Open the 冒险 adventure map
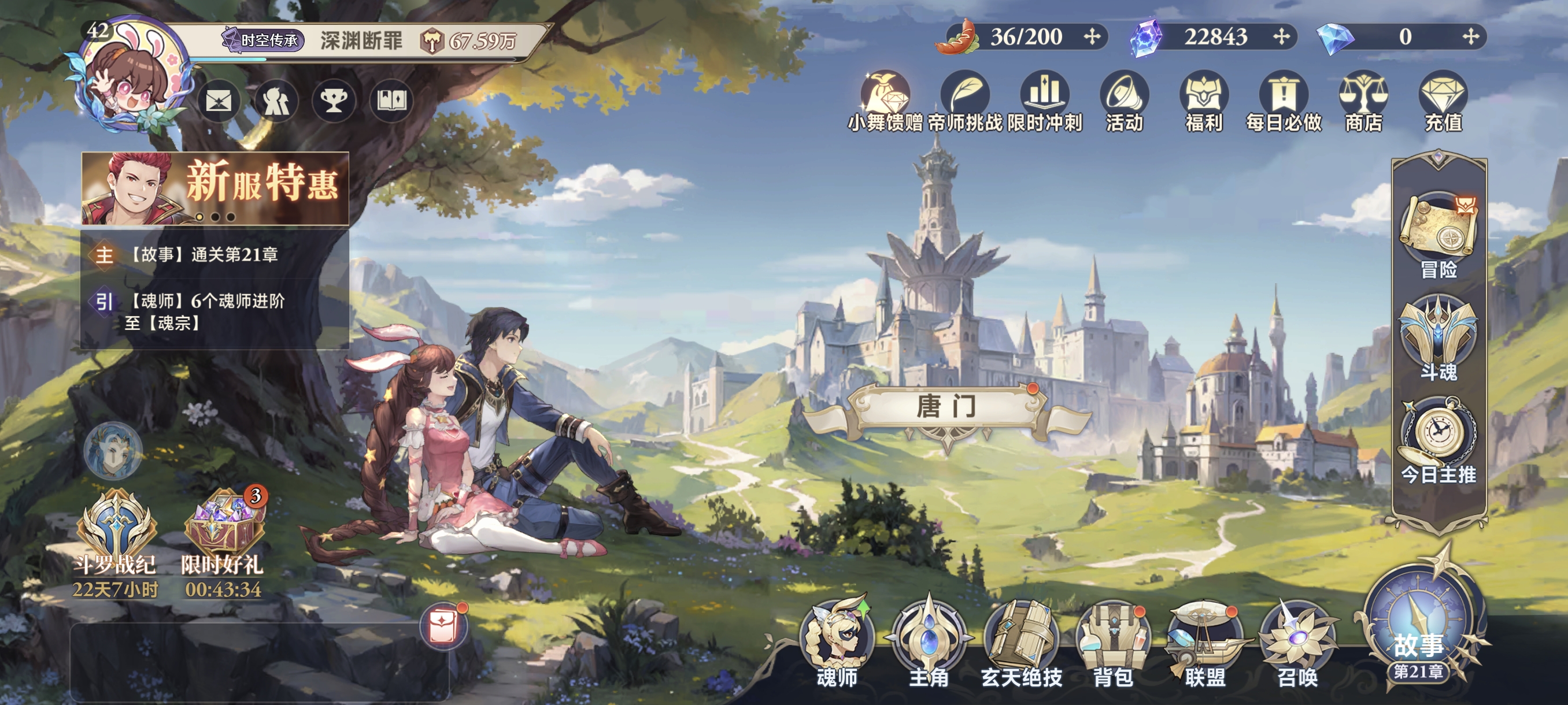1568x705 pixels. (x=1438, y=234)
